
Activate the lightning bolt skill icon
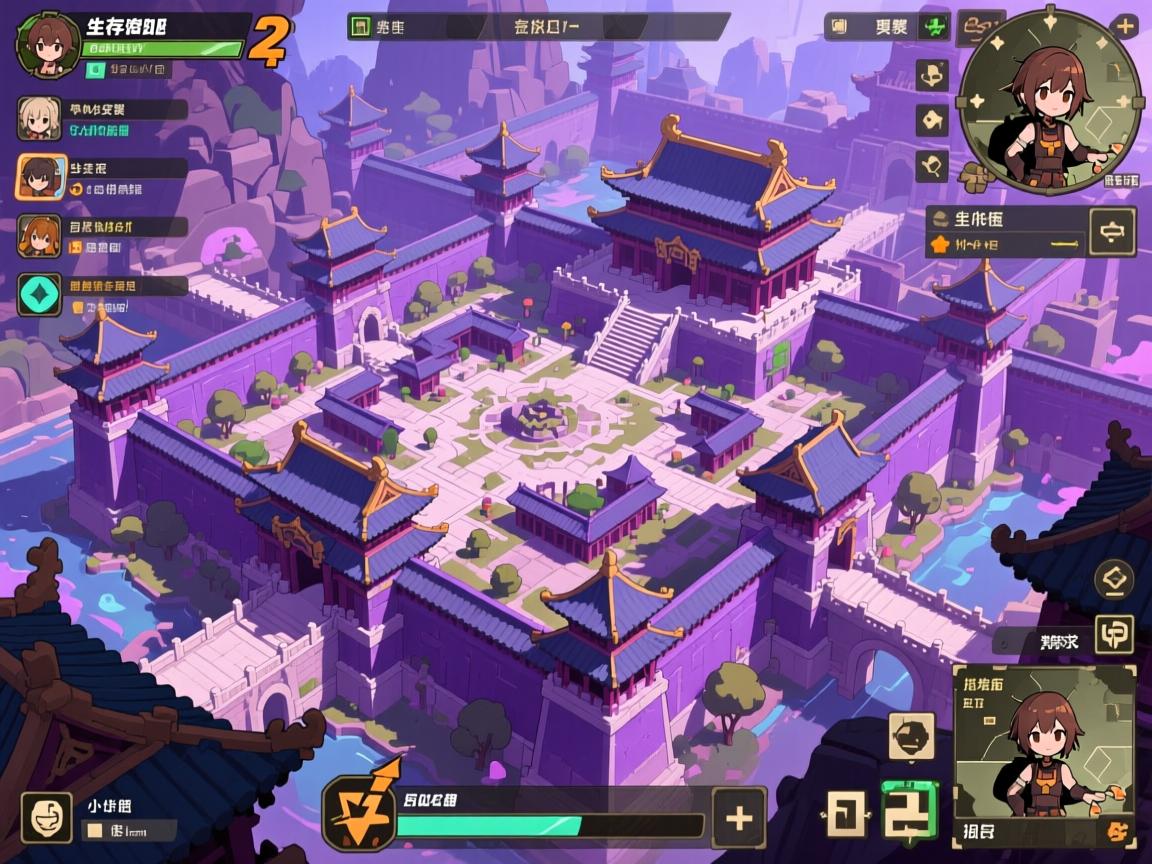(x=357, y=811)
